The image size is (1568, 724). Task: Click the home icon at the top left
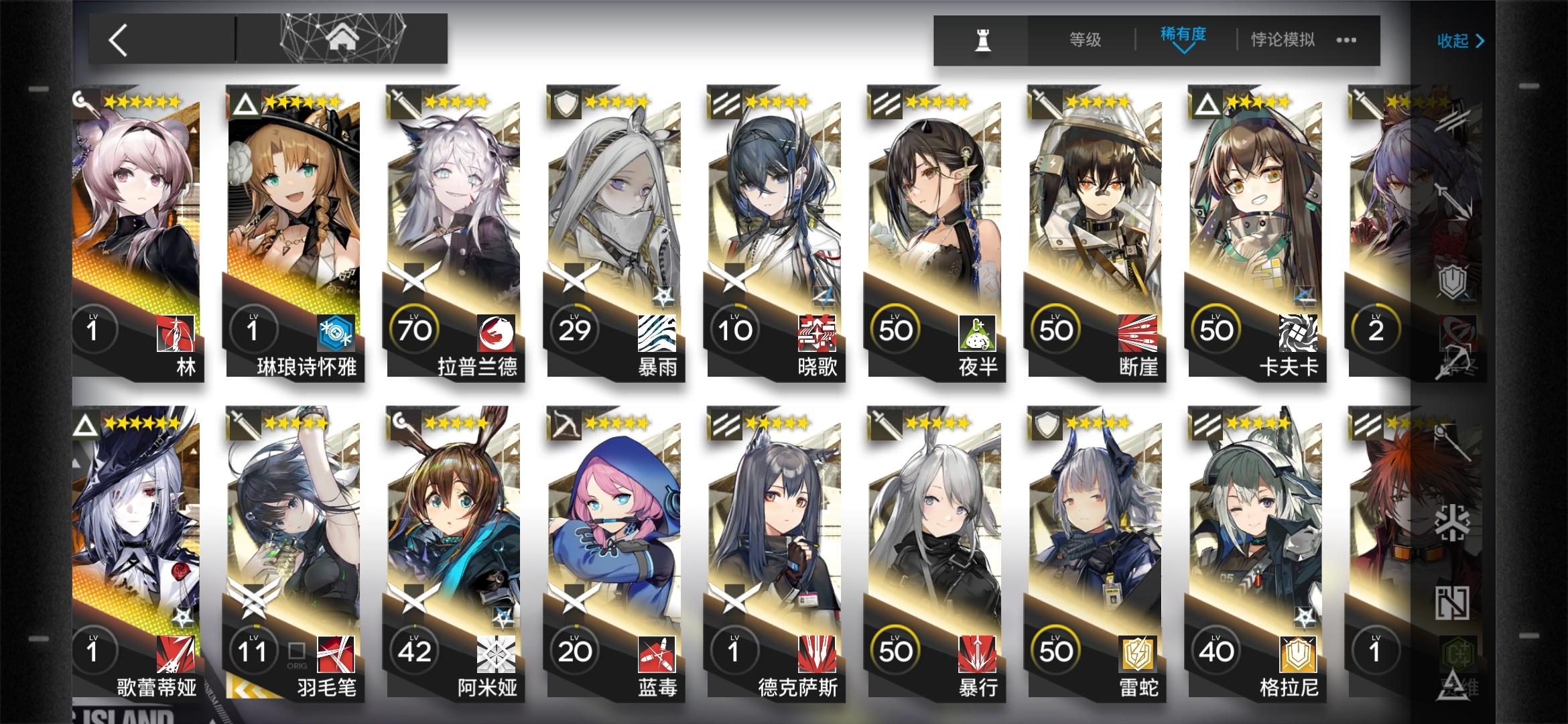[x=343, y=39]
